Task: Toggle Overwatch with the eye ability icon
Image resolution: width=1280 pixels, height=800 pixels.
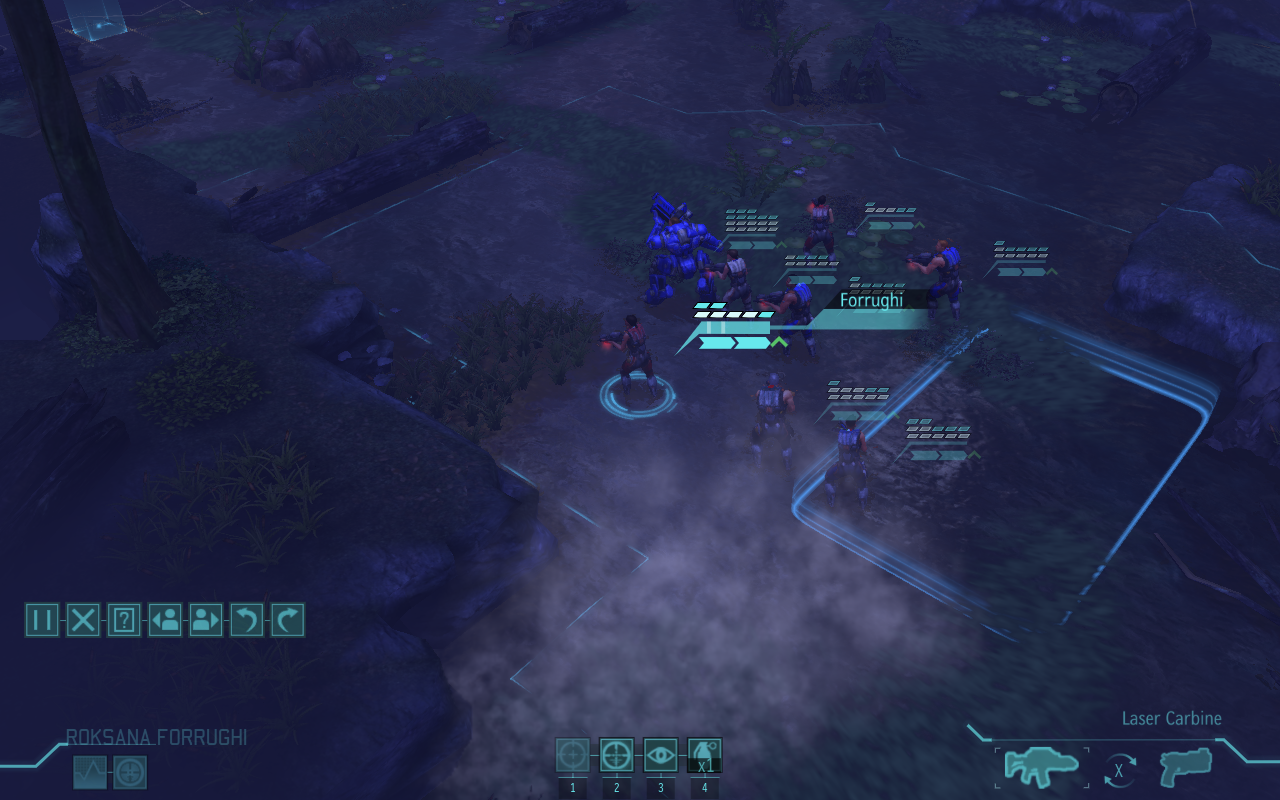Action: coord(659,756)
